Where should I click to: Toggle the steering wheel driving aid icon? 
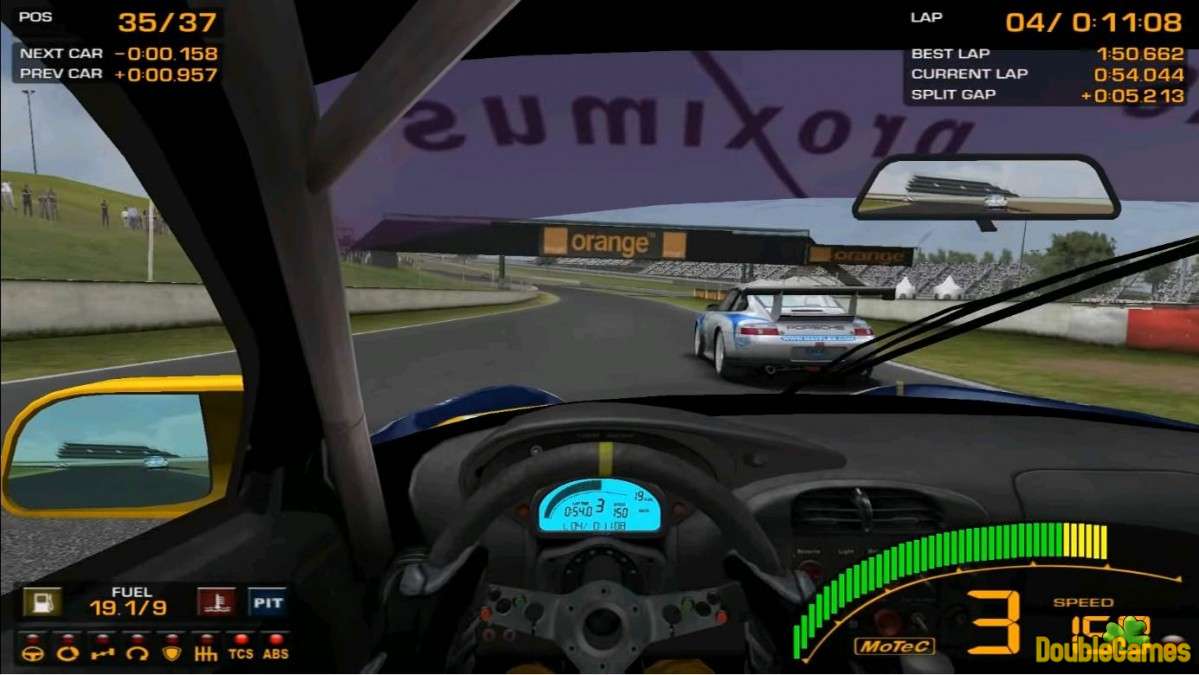(x=33, y=653)
